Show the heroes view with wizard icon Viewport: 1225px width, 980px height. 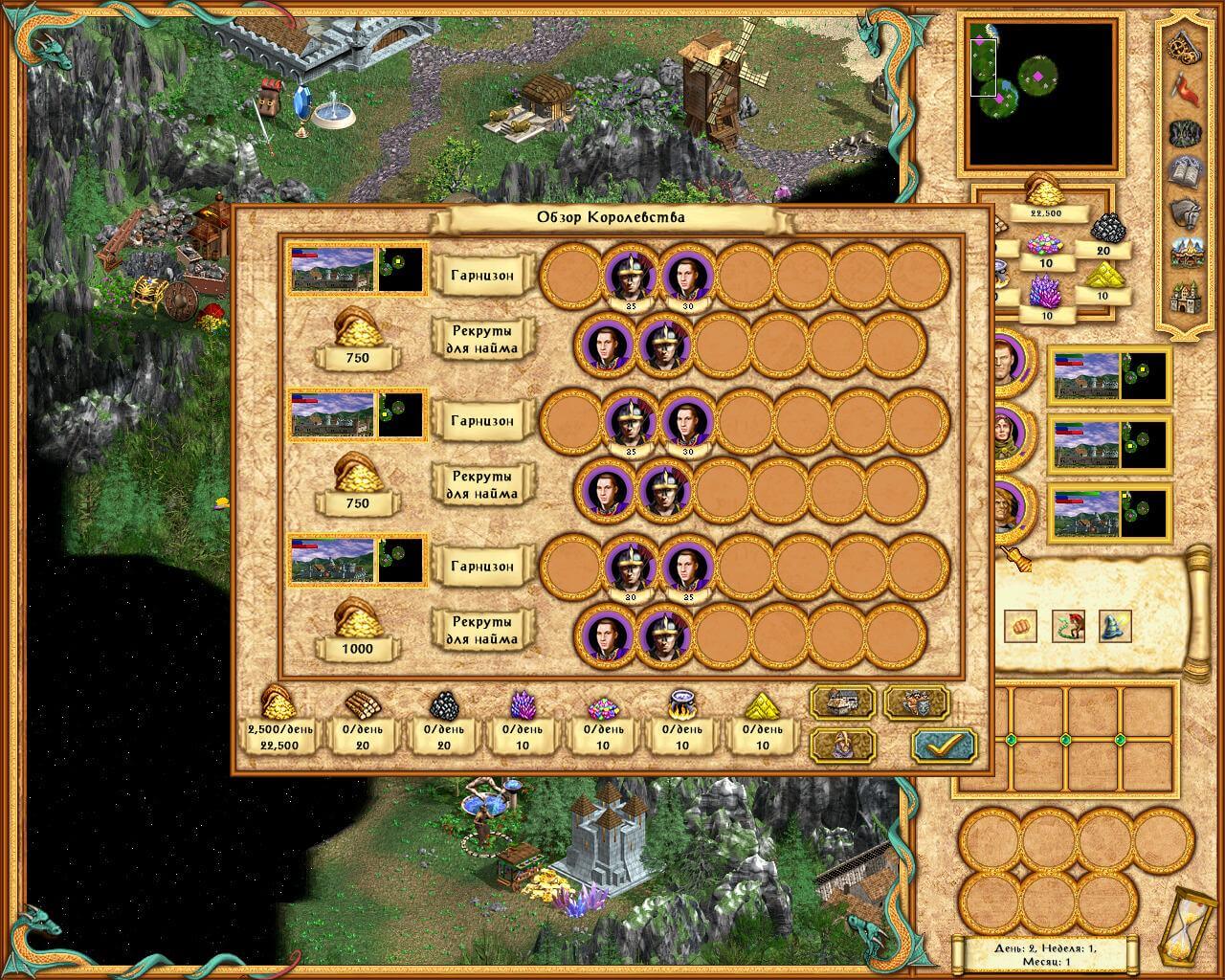[x=843, y=745]
